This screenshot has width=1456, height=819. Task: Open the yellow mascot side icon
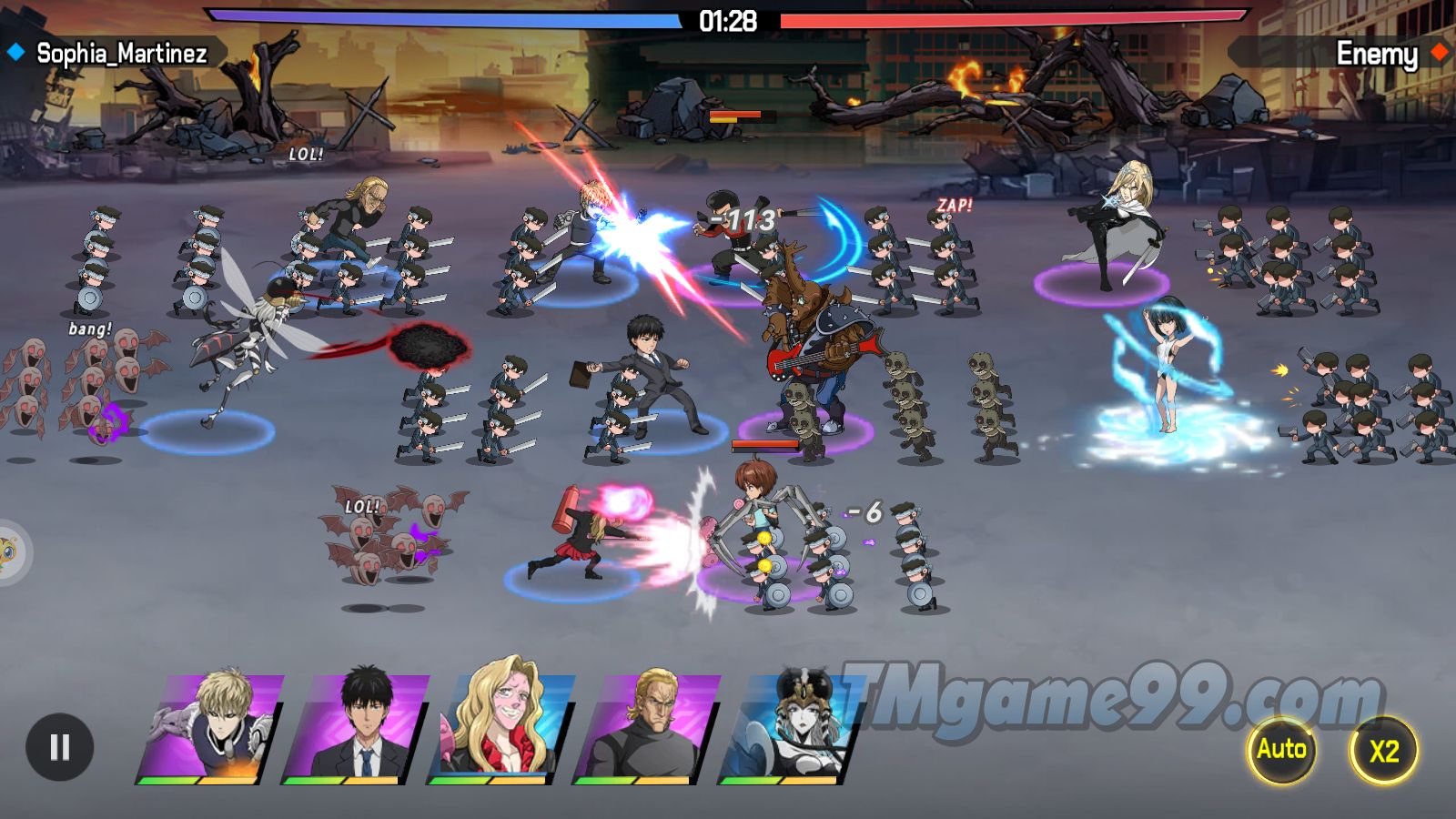9,551
